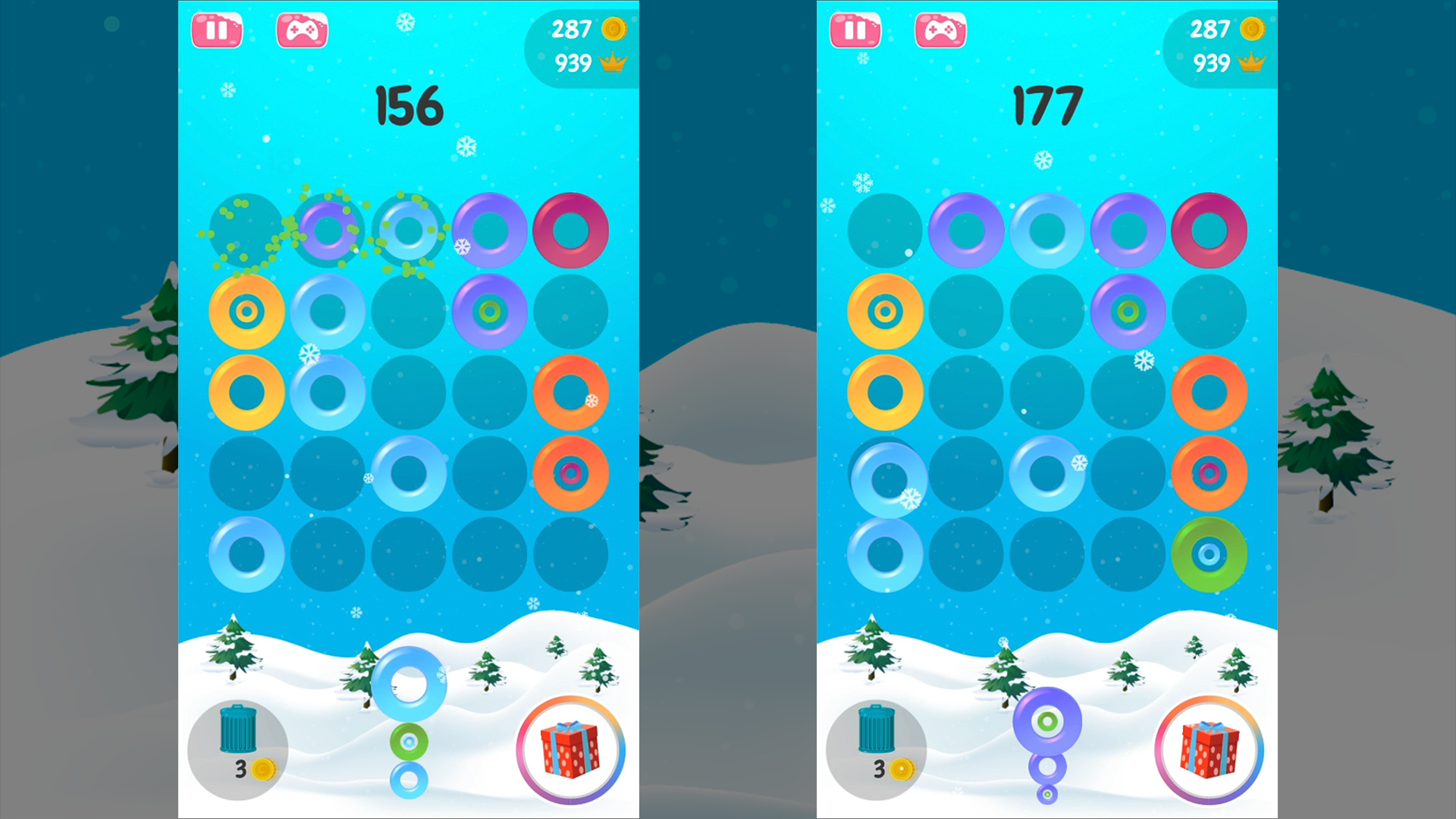
Task: Tap the pause icon on the left screen
Action: click(x=218, y=30)
